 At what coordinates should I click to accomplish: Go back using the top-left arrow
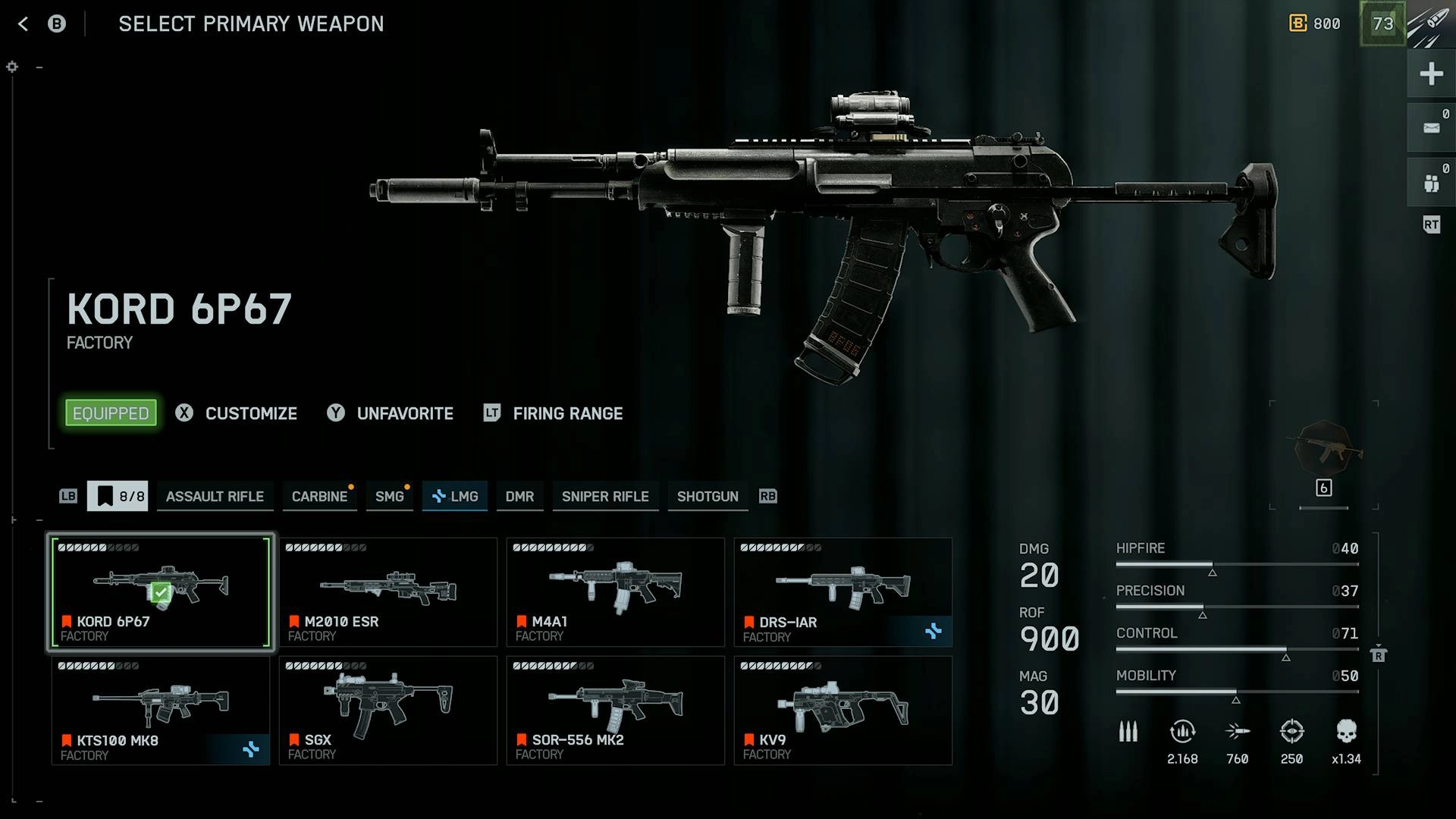pyautogui.click(x=24, y=24)
